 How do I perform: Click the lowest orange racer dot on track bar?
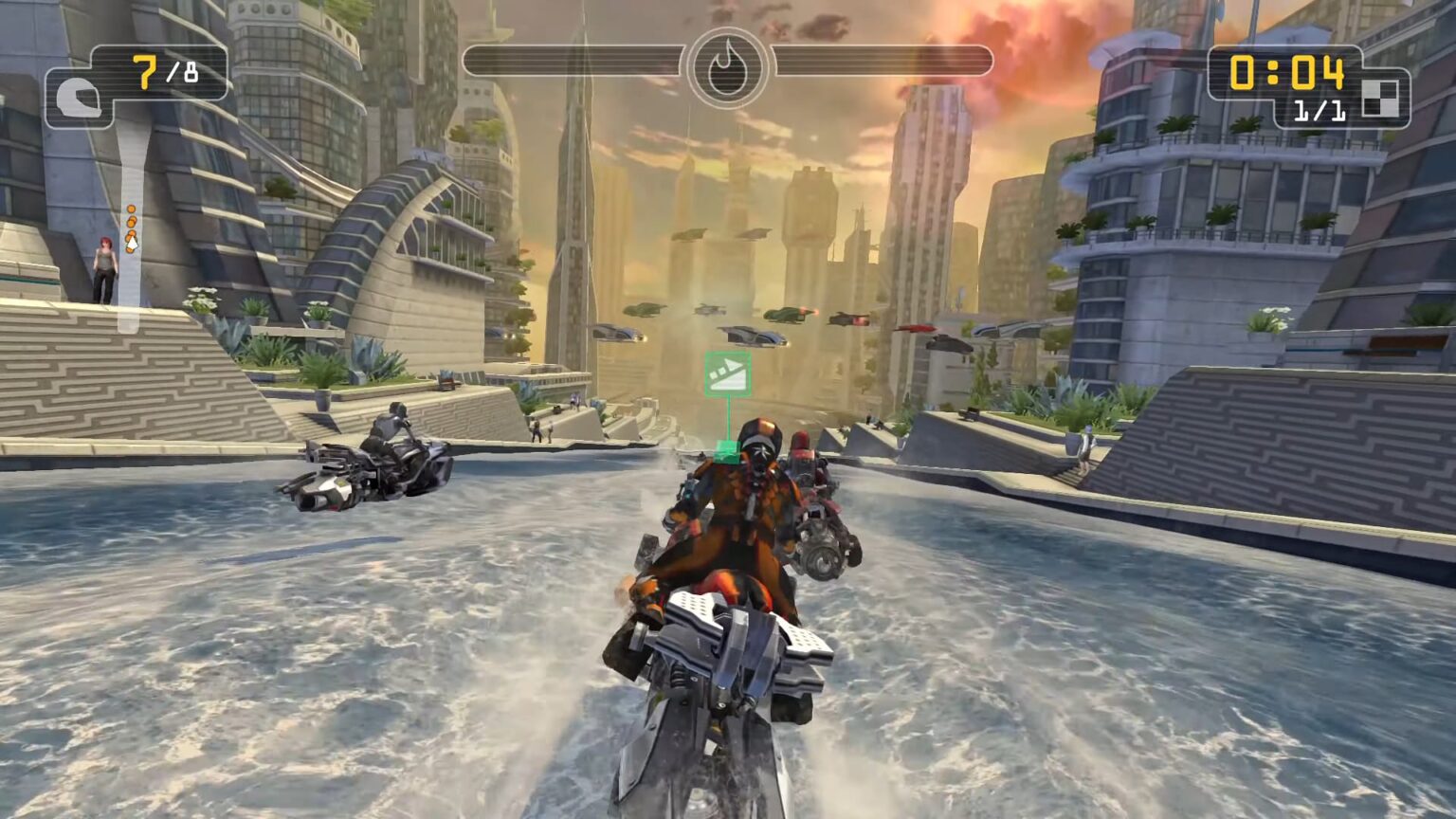(129, 249)
